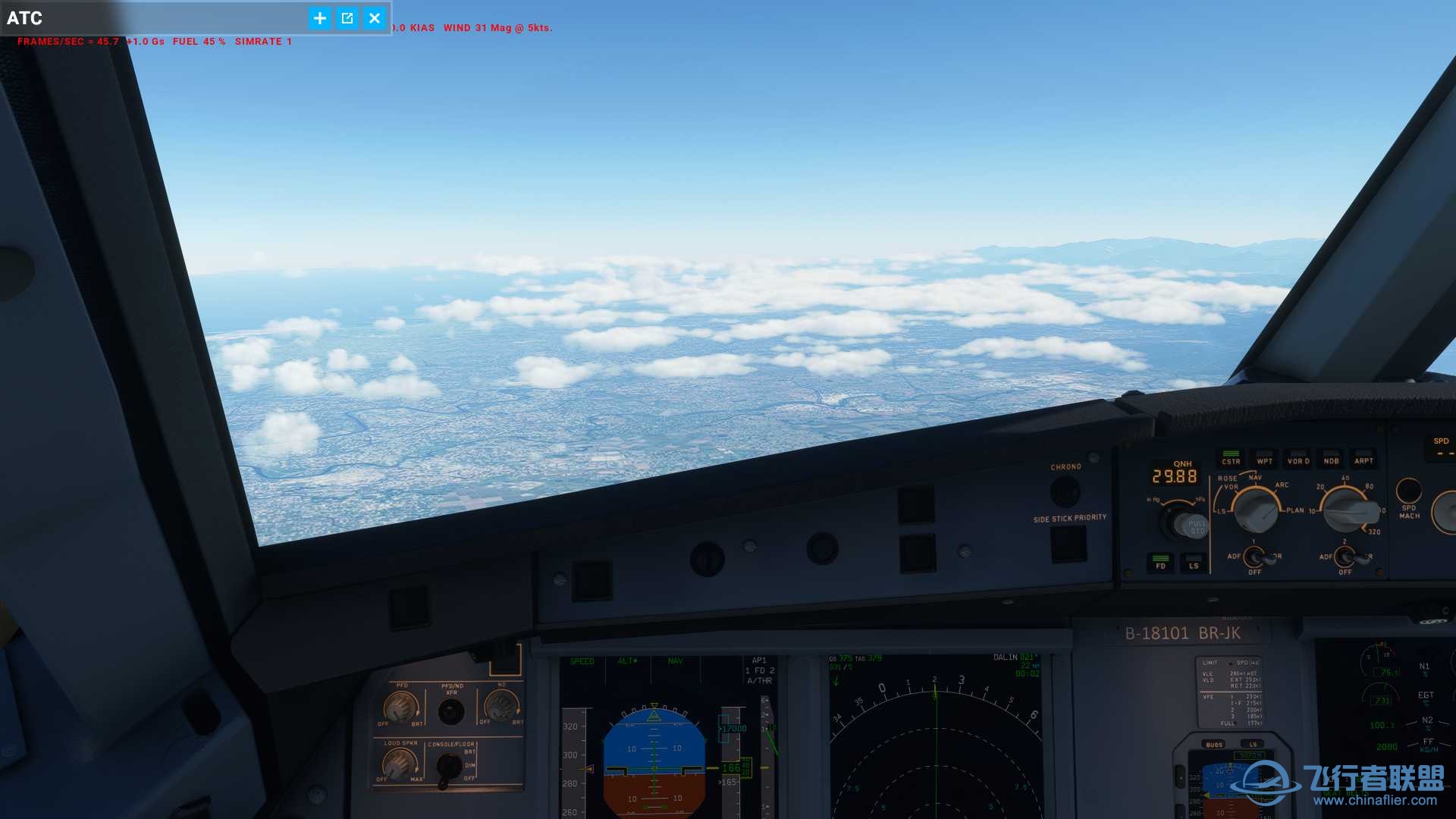Enable the VOR D display button
1456x819 pixels.
click(x=1298, y=458)
